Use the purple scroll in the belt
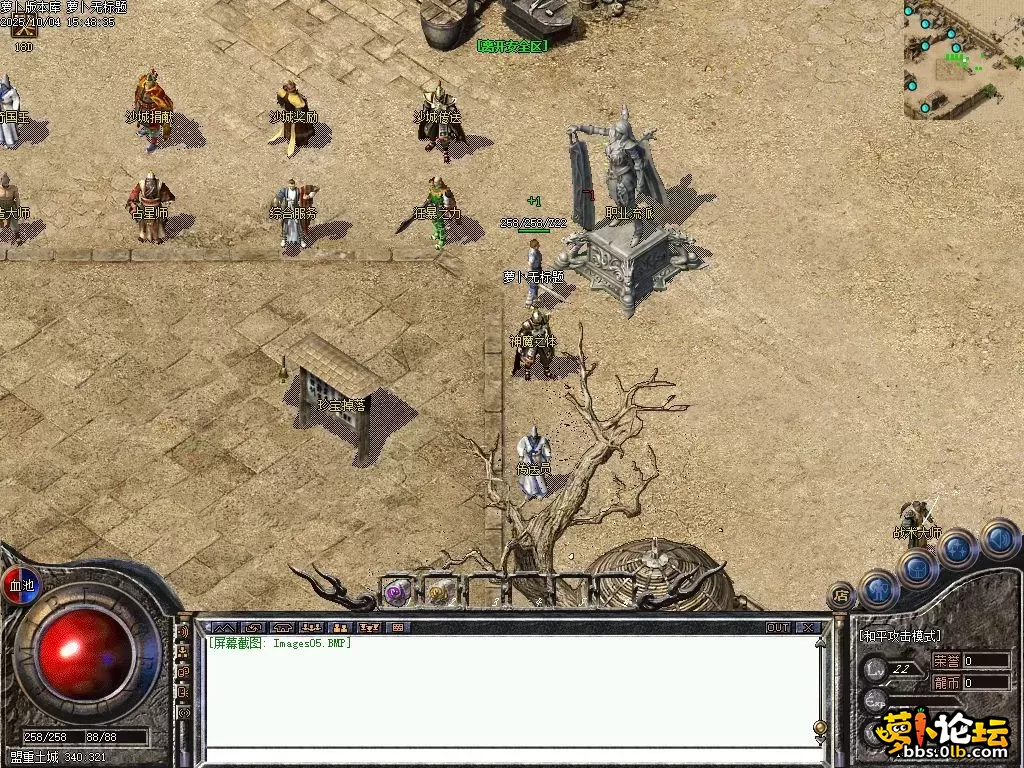The image size is (1024, 768). click(399, 592)
